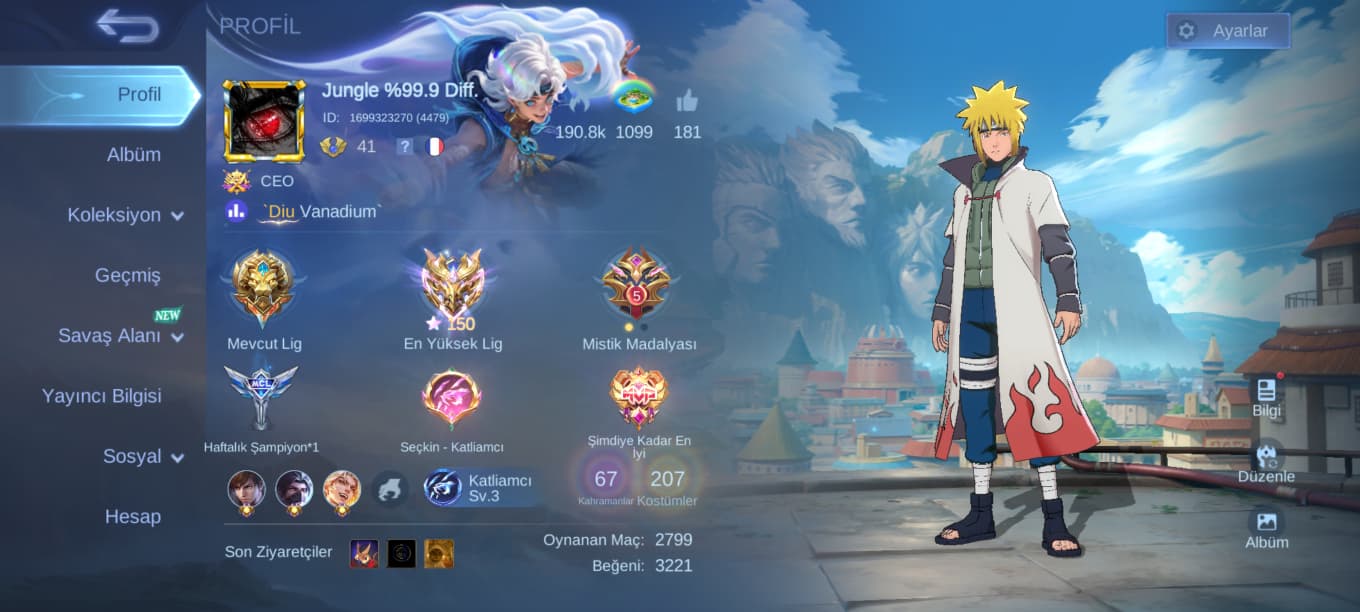
Task: Expand the Koleksiyon menu
Action: [125, 215]
